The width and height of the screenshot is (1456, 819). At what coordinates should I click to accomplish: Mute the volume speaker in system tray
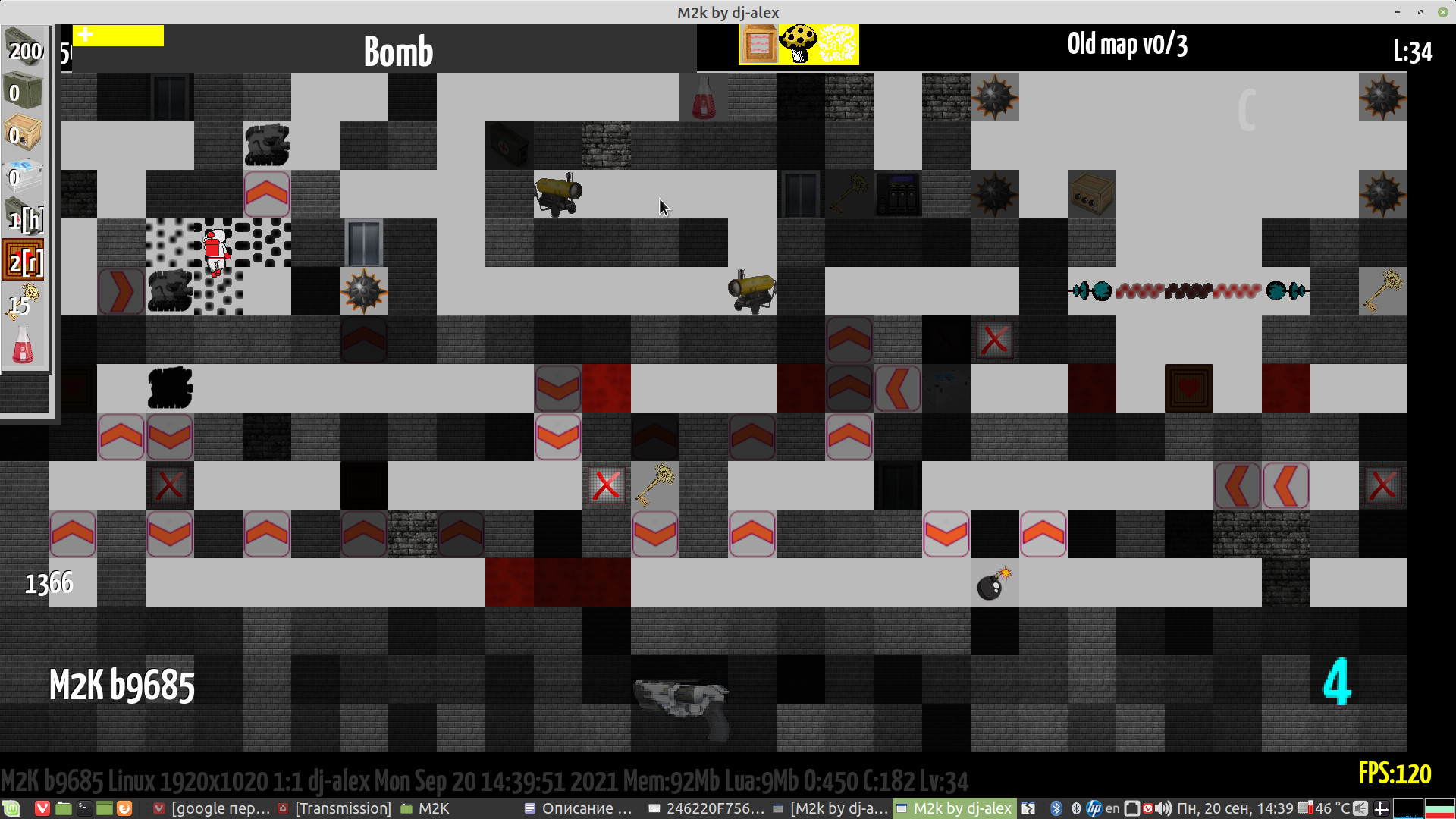coord(1165,808)
